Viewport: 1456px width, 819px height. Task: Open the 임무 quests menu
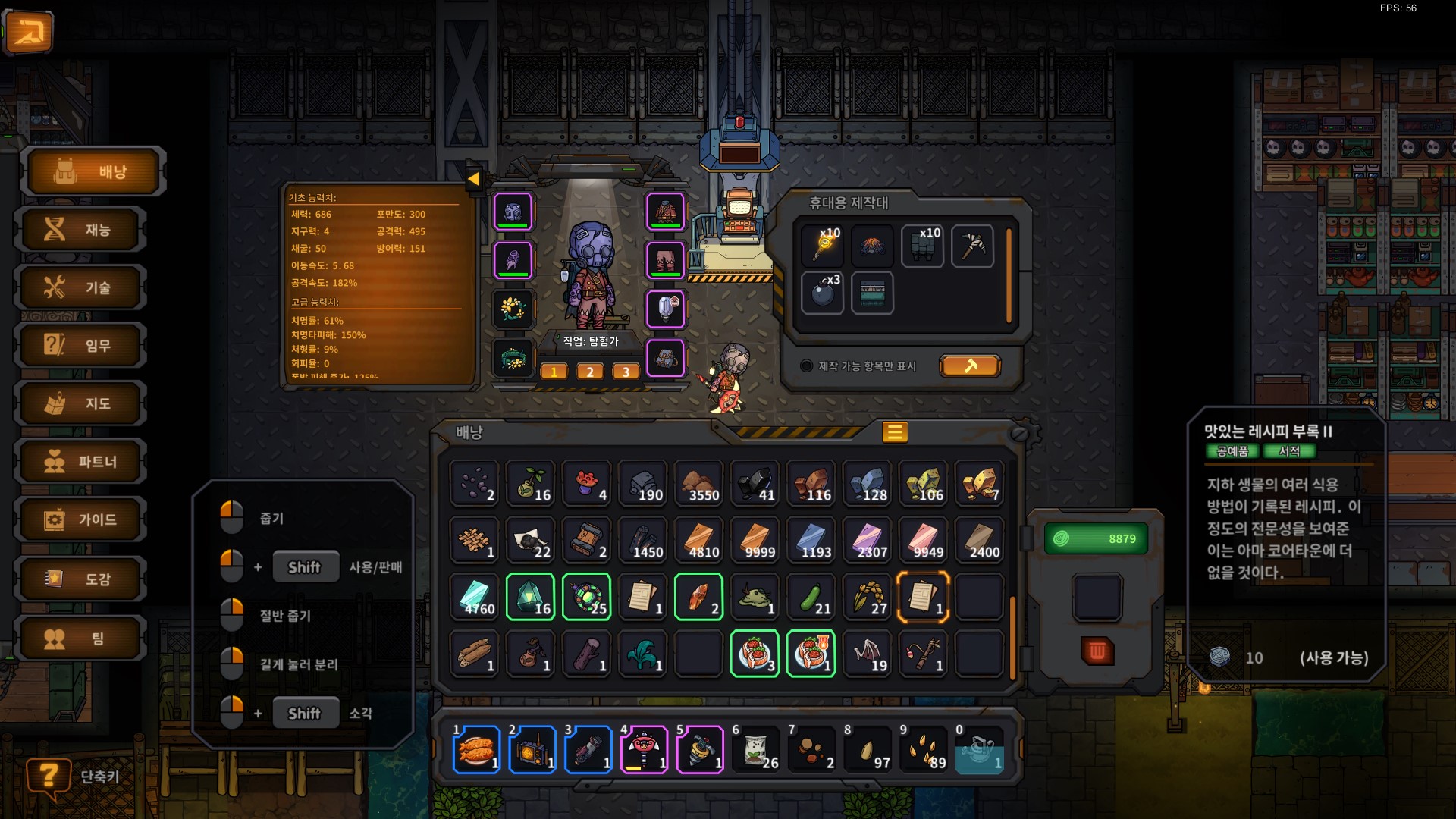tap(82, 346)
